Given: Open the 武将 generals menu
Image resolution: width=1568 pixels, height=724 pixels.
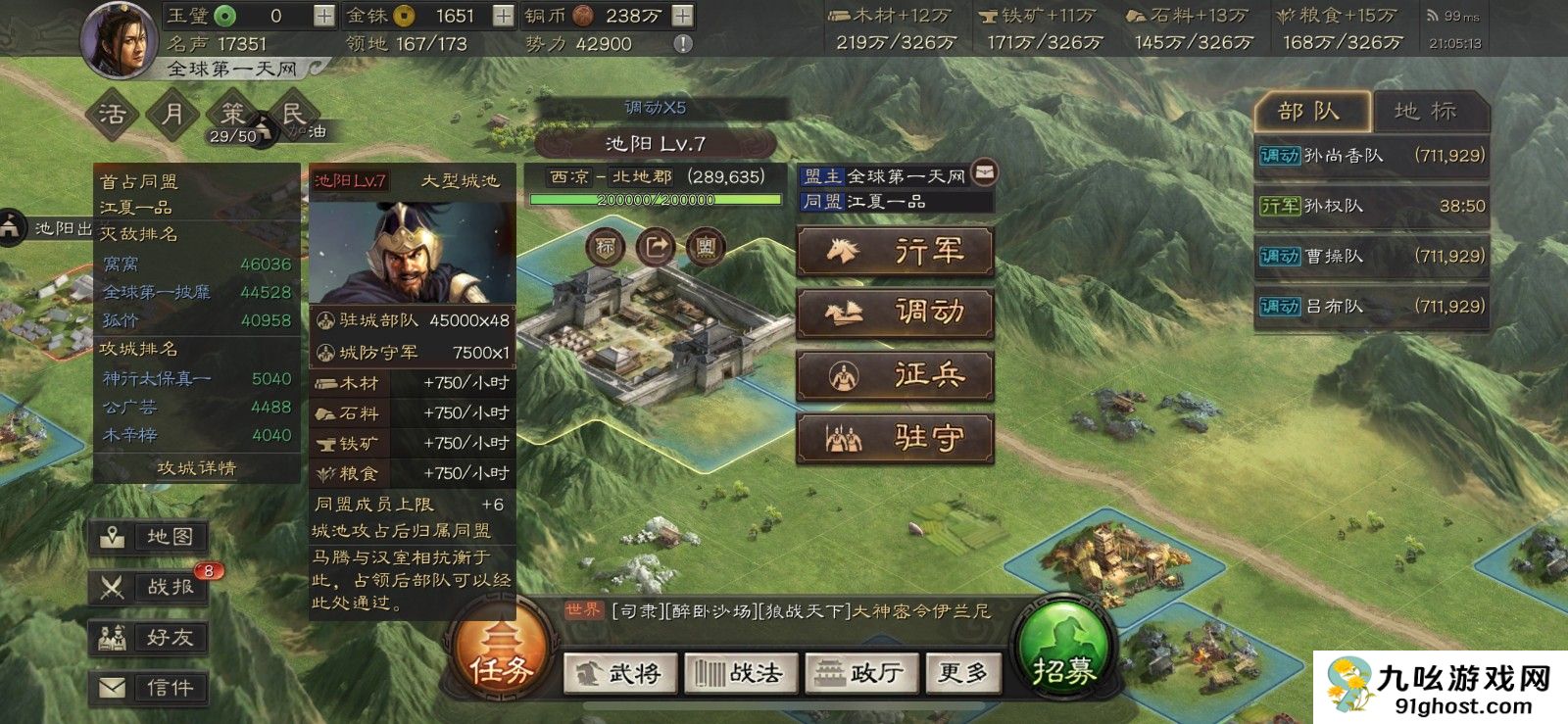Looking at the screenshot, I should 620,673.
